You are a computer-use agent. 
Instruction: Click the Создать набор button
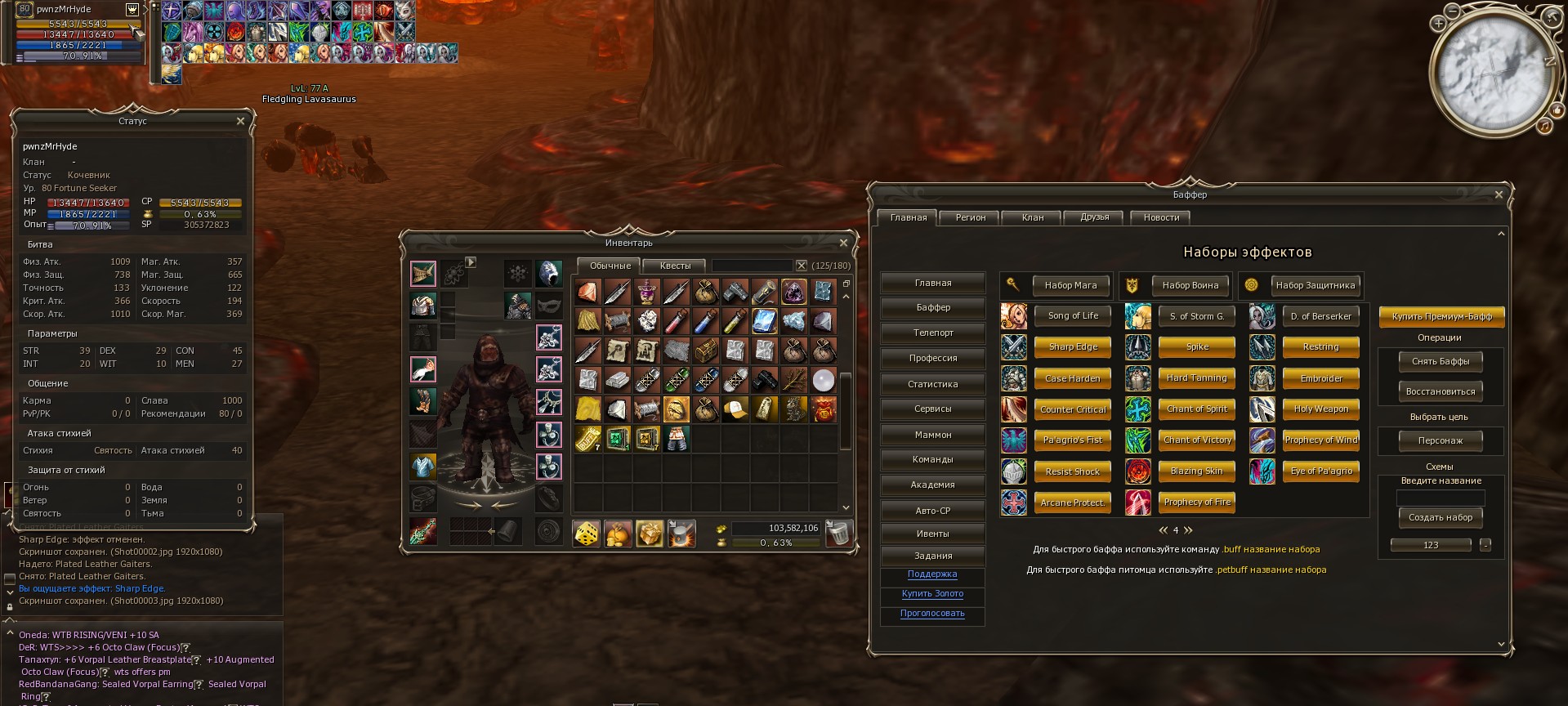click(x=1441, y=517)
